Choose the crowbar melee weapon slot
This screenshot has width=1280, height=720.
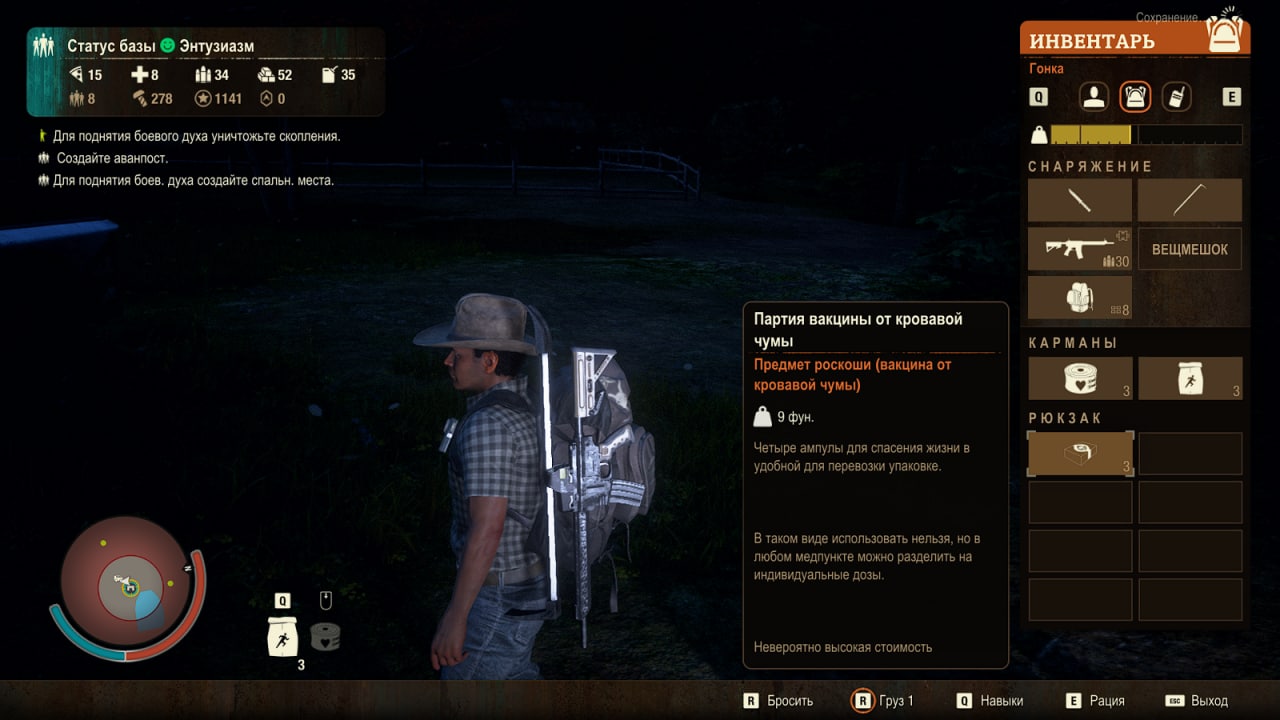[1190, 200]
